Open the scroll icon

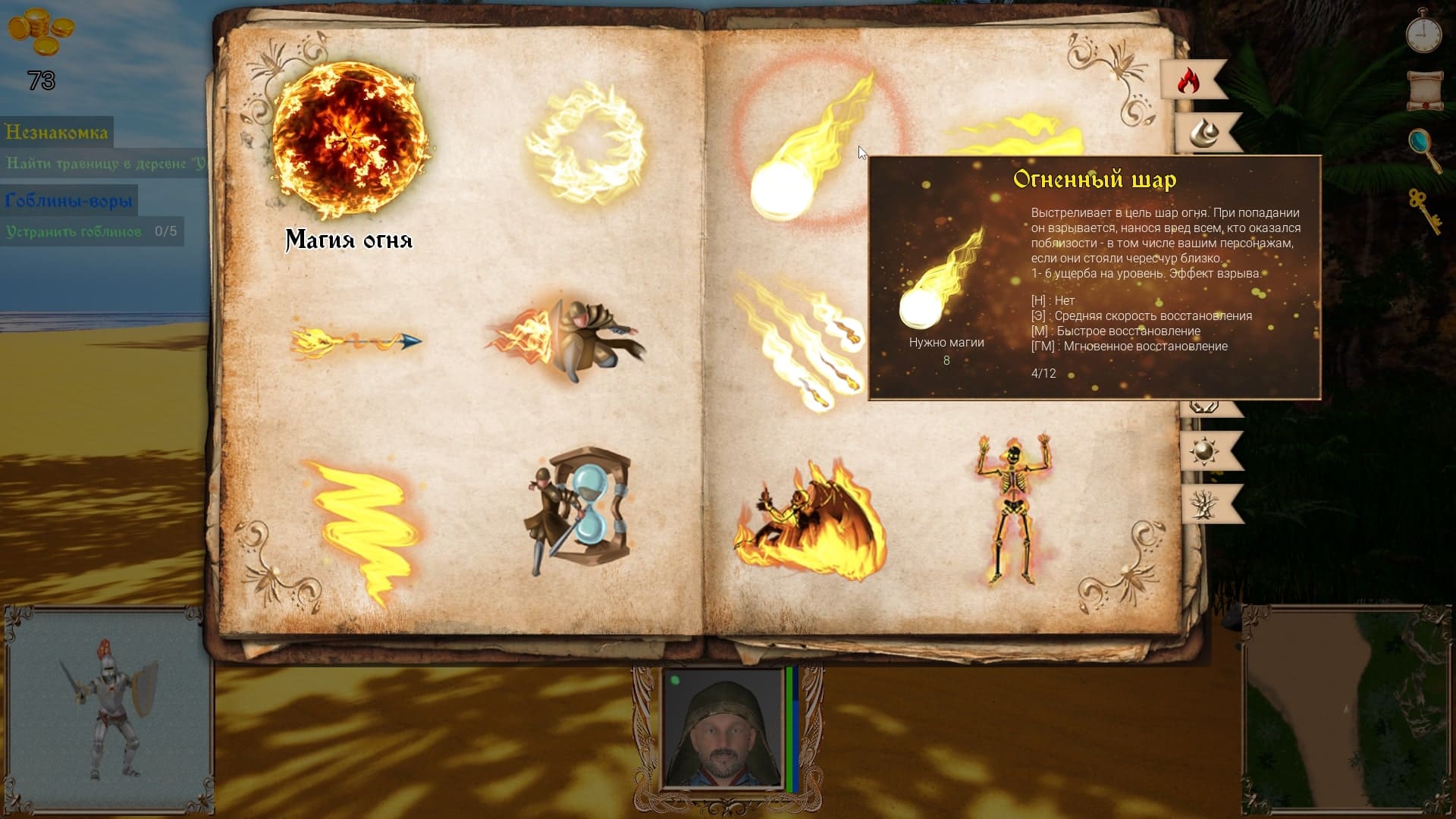pyautogui.click(x=1424, y=90)
